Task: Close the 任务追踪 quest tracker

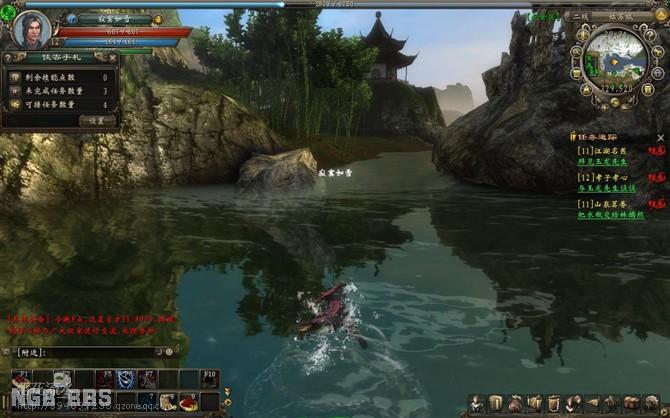Action: [x=660, y=137]
